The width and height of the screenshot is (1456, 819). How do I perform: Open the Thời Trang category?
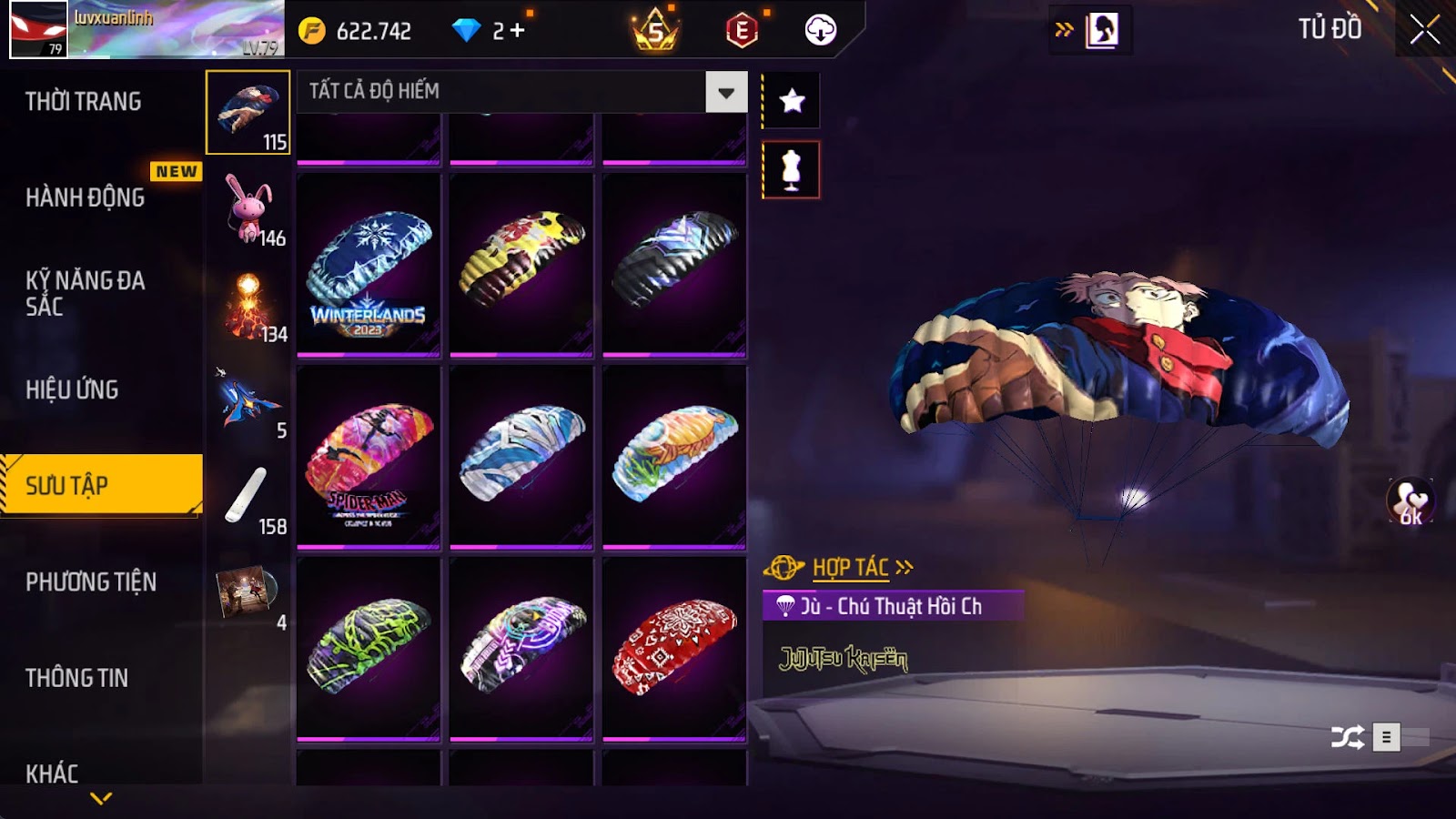(x=84, y=101)
